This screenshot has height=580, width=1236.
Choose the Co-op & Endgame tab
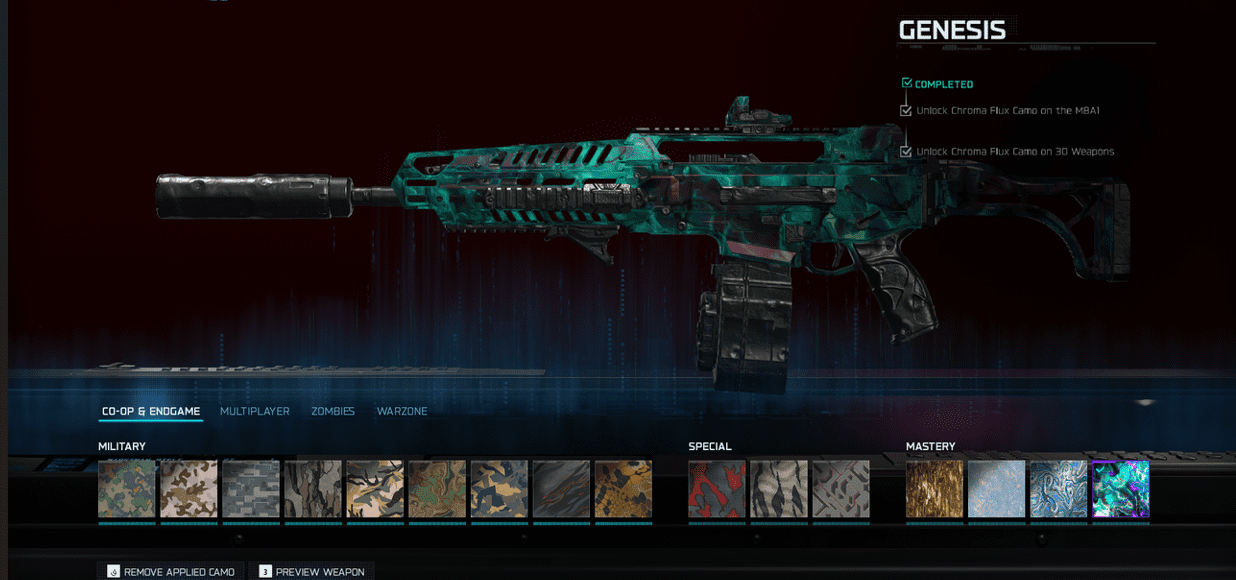point(151,411)
